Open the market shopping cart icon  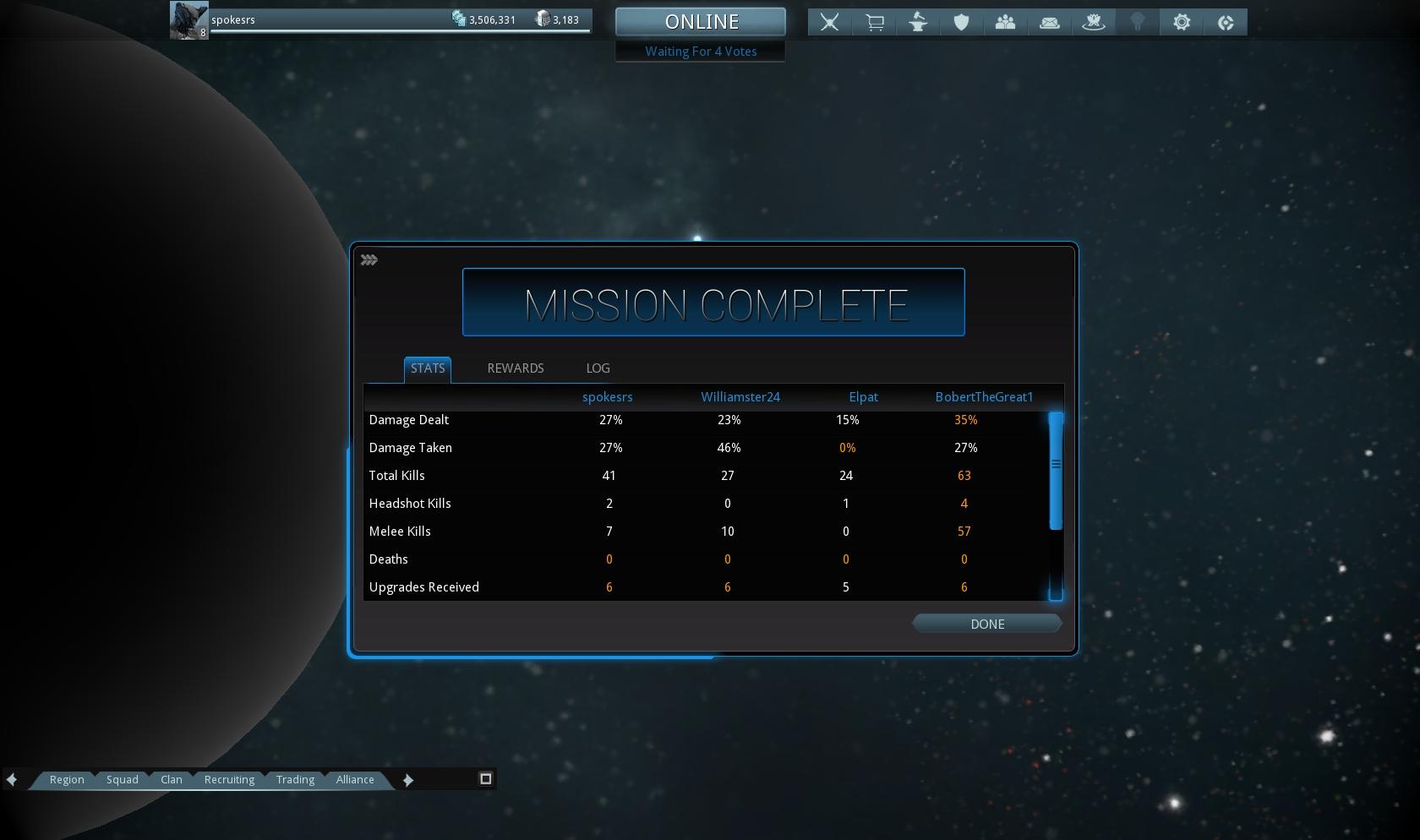point(874,23)
